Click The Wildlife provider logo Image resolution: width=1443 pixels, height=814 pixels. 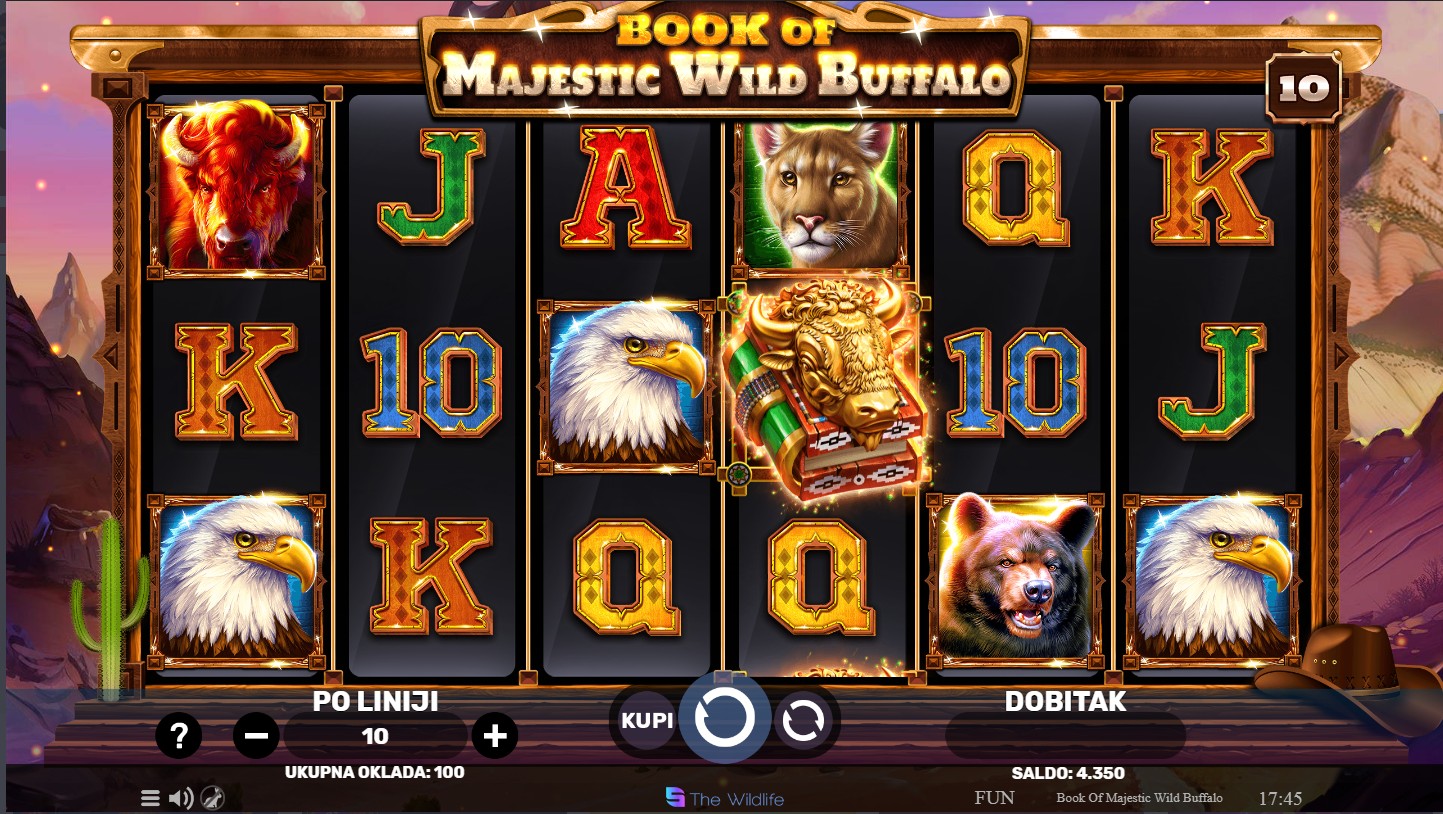[x=725, y=798]
